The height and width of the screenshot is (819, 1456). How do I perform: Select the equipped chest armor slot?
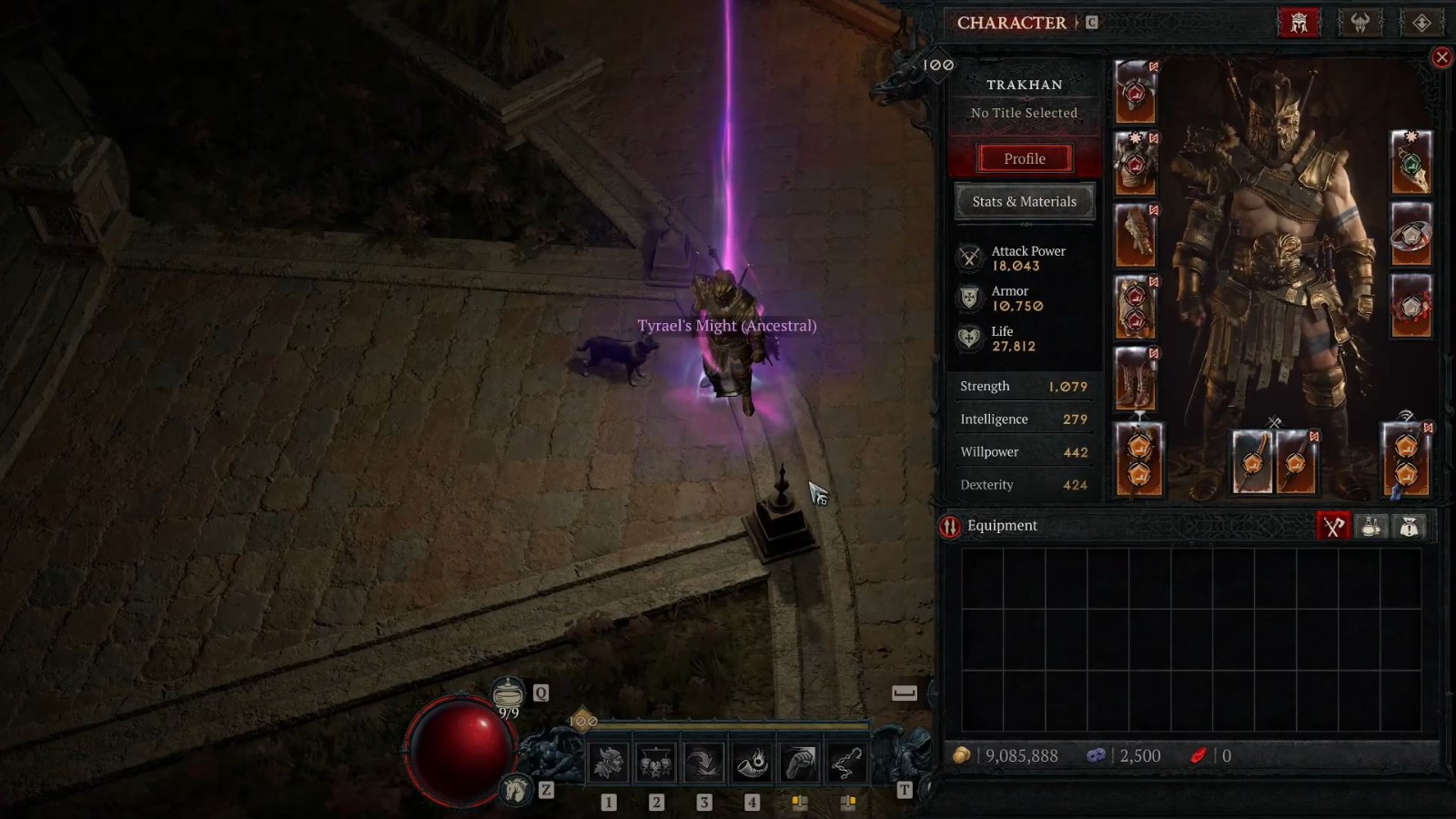click(1136, 164)
